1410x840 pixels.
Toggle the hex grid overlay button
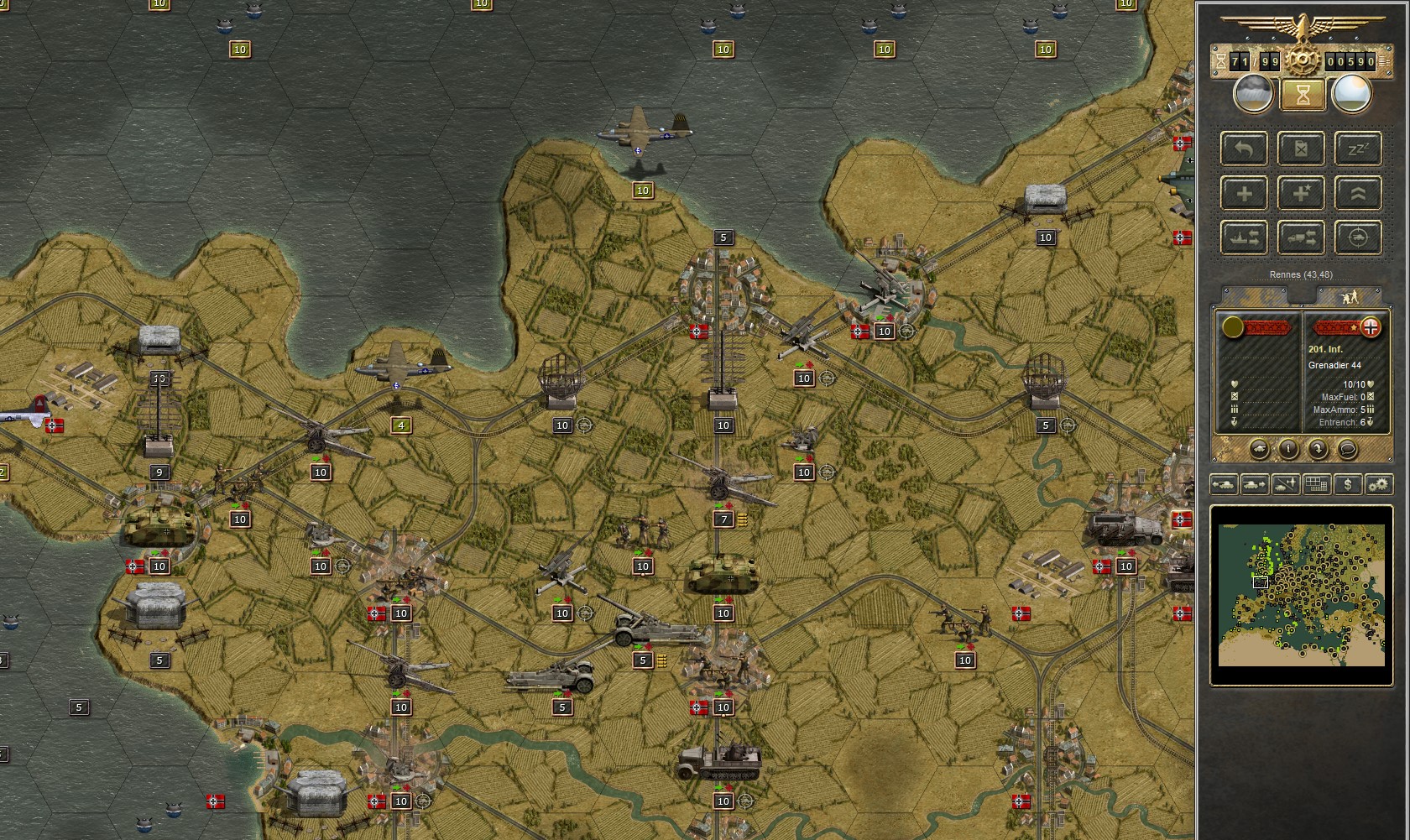[x=1315, y=484]
